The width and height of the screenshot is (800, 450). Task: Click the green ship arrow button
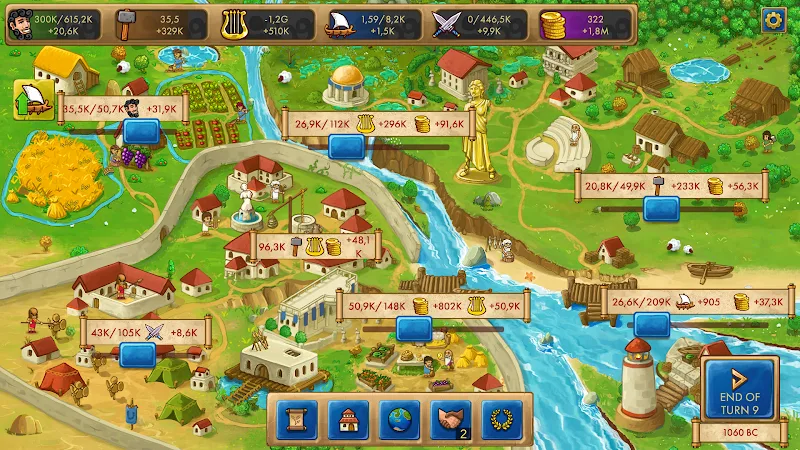(x=33, y=100)
